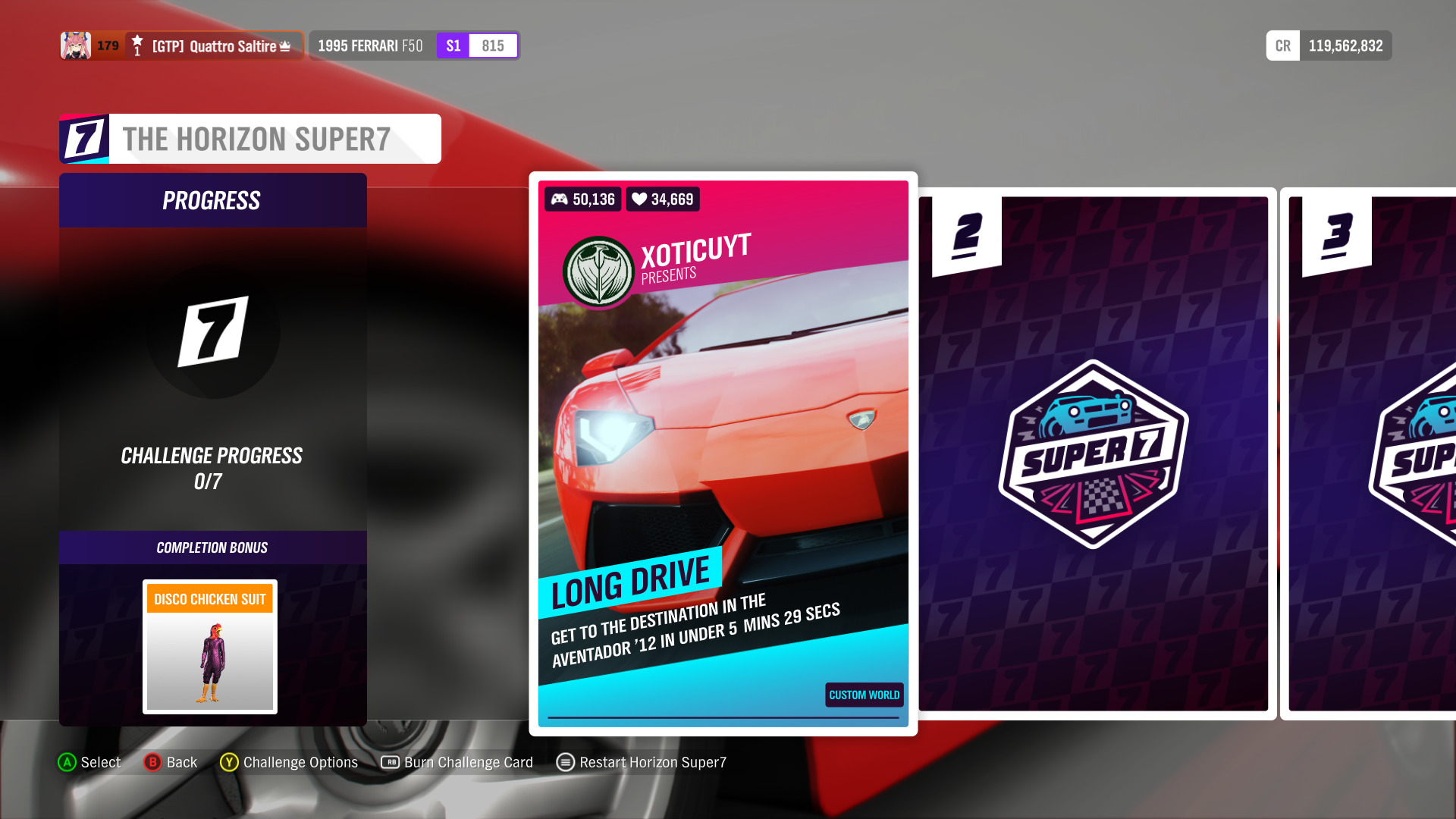Click the green A Select button icon
1456x819 pixels.
[67, 762]
